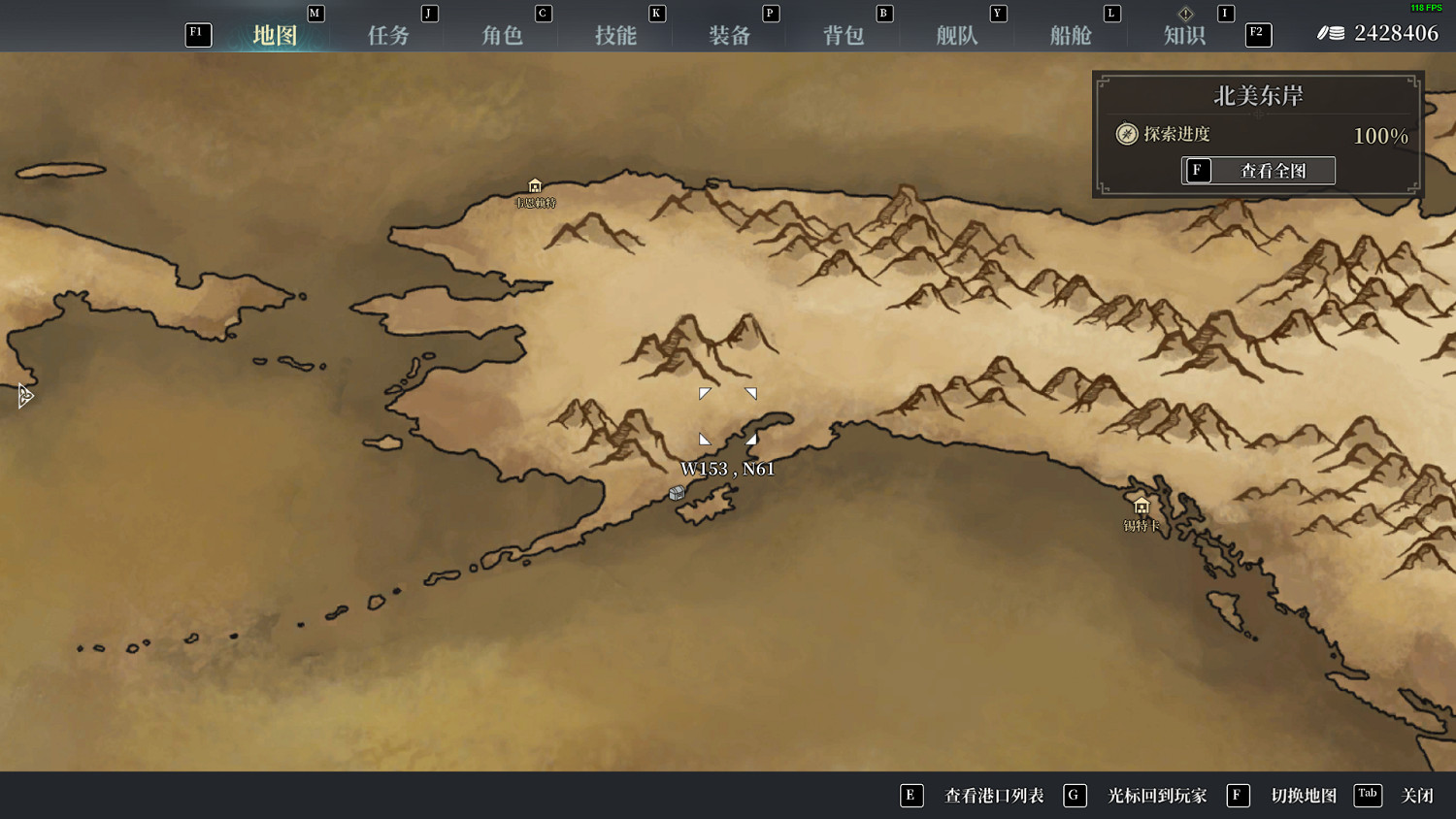
Task: Click 光标回到玩家 to recenter on player
Action: tap(1154, 795)
